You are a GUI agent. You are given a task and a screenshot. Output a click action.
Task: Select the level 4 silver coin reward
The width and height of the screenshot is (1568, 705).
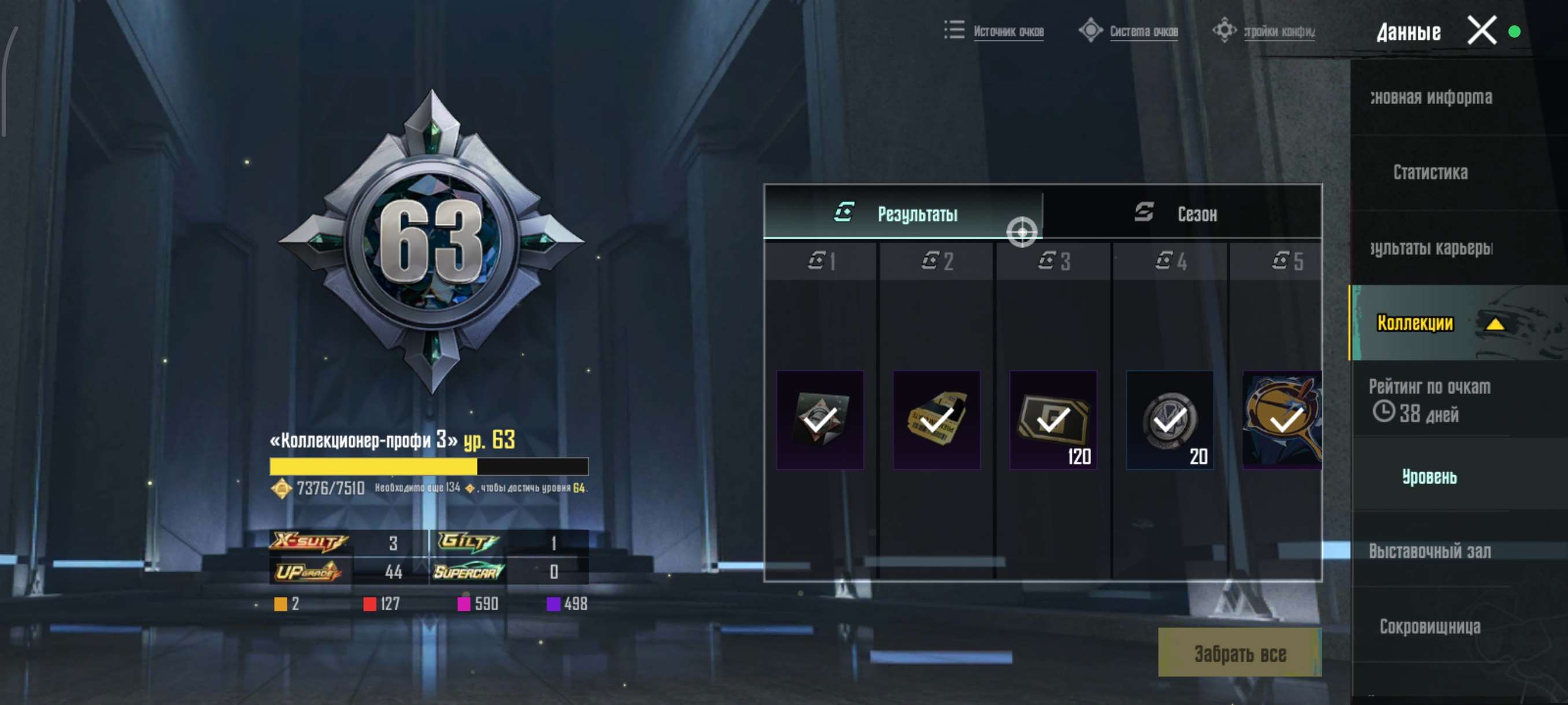[x=1169, y=420]
